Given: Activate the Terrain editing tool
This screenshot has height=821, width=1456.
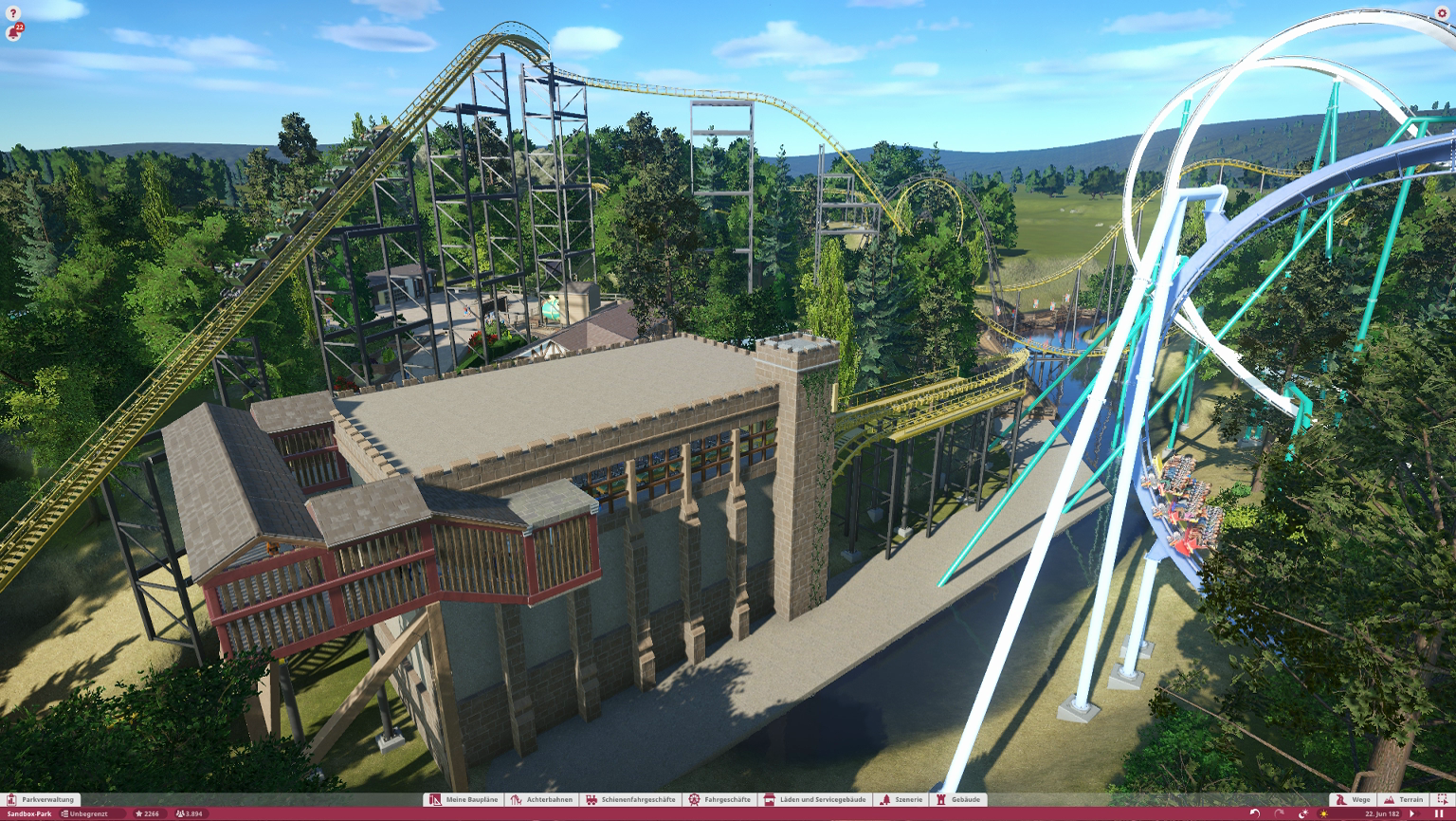Looking at the screenshot, I should (x=1404, y=799).
